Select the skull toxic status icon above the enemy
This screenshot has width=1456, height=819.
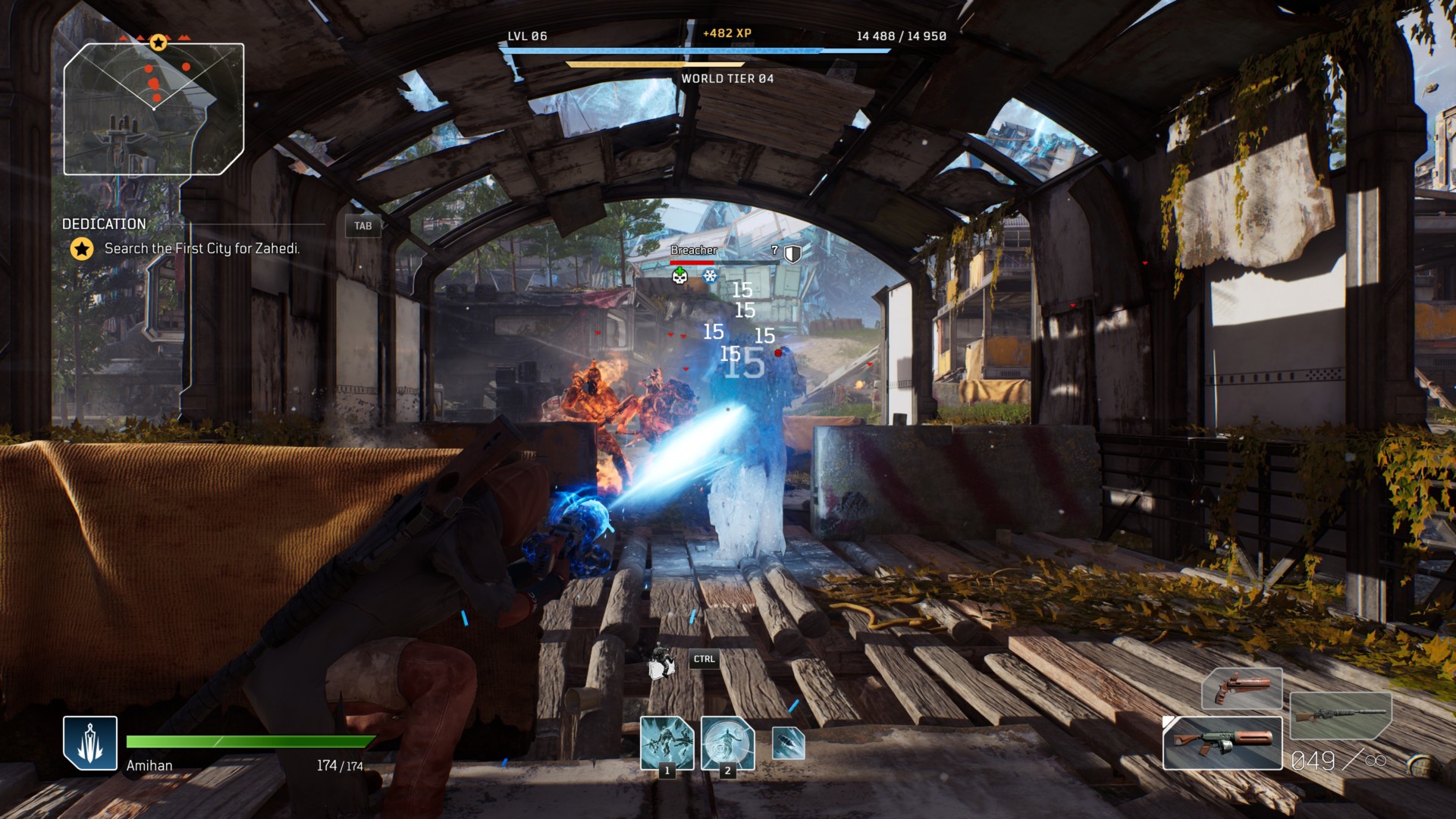pyautogui.click(x=680, y=278)
